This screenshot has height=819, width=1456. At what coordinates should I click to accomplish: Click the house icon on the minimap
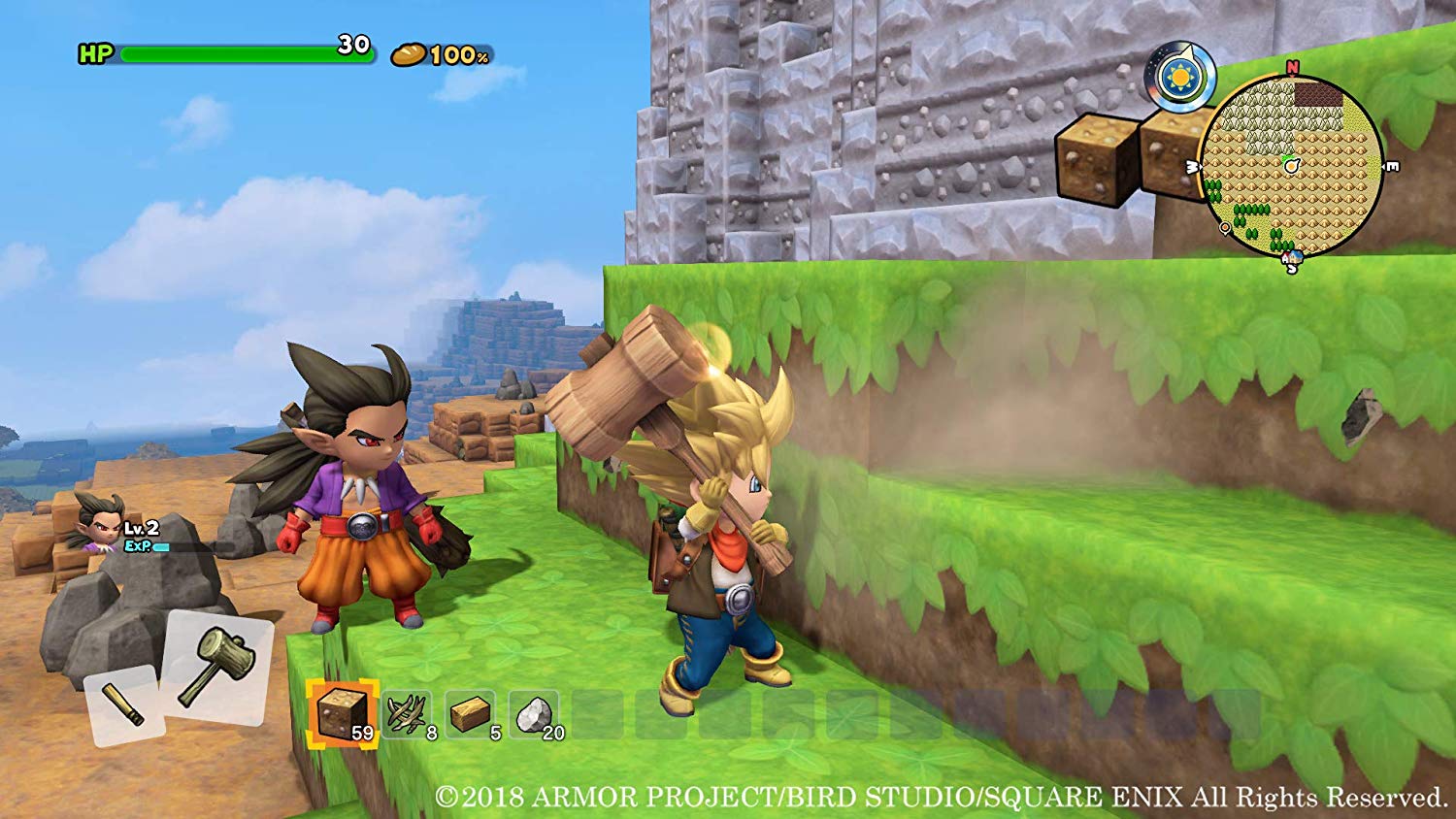[1295, 257]
